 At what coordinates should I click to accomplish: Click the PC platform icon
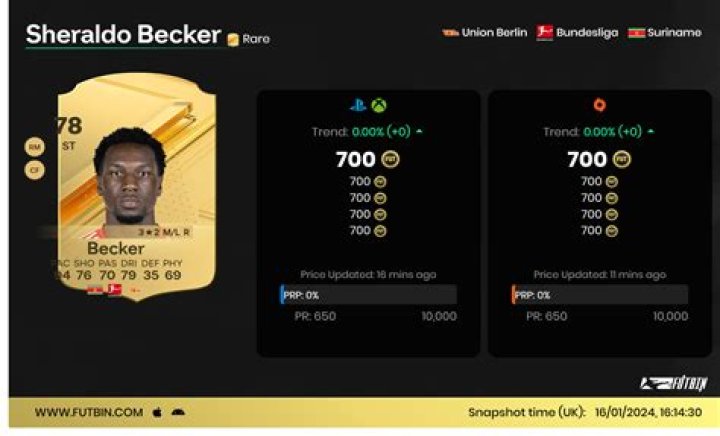click(600, 105)
